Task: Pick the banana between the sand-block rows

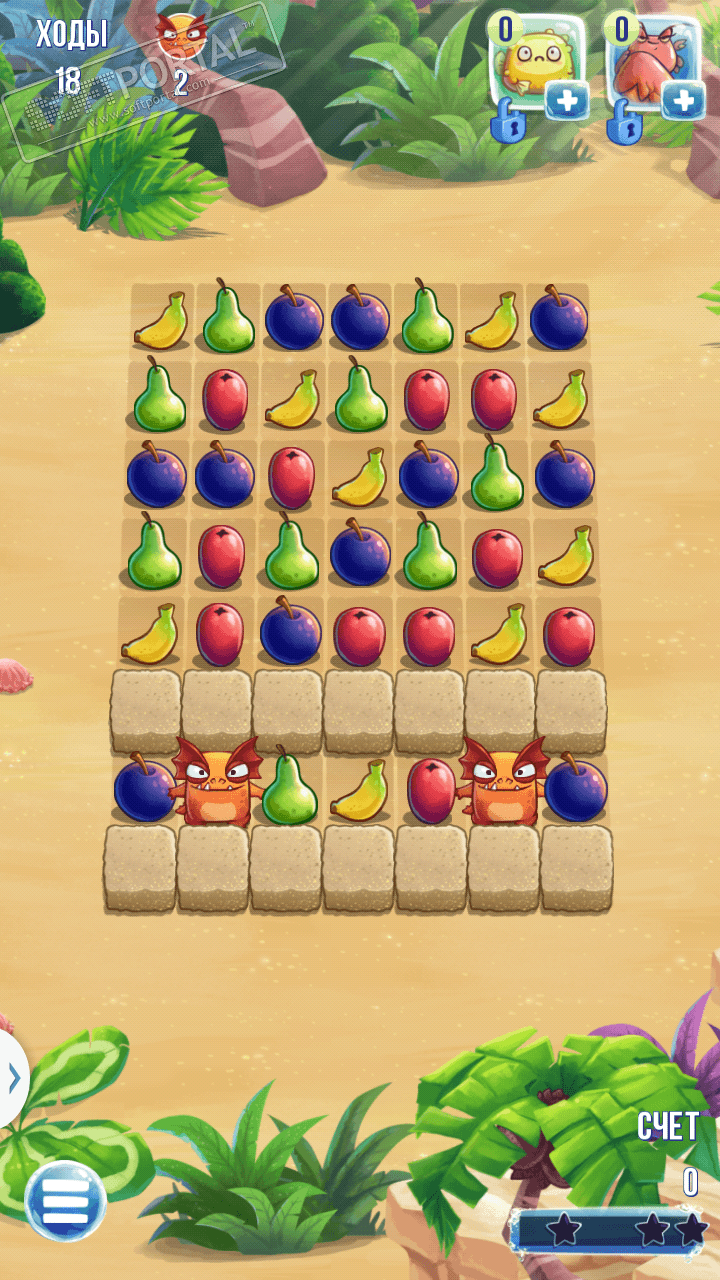Action: pos(361,789)
